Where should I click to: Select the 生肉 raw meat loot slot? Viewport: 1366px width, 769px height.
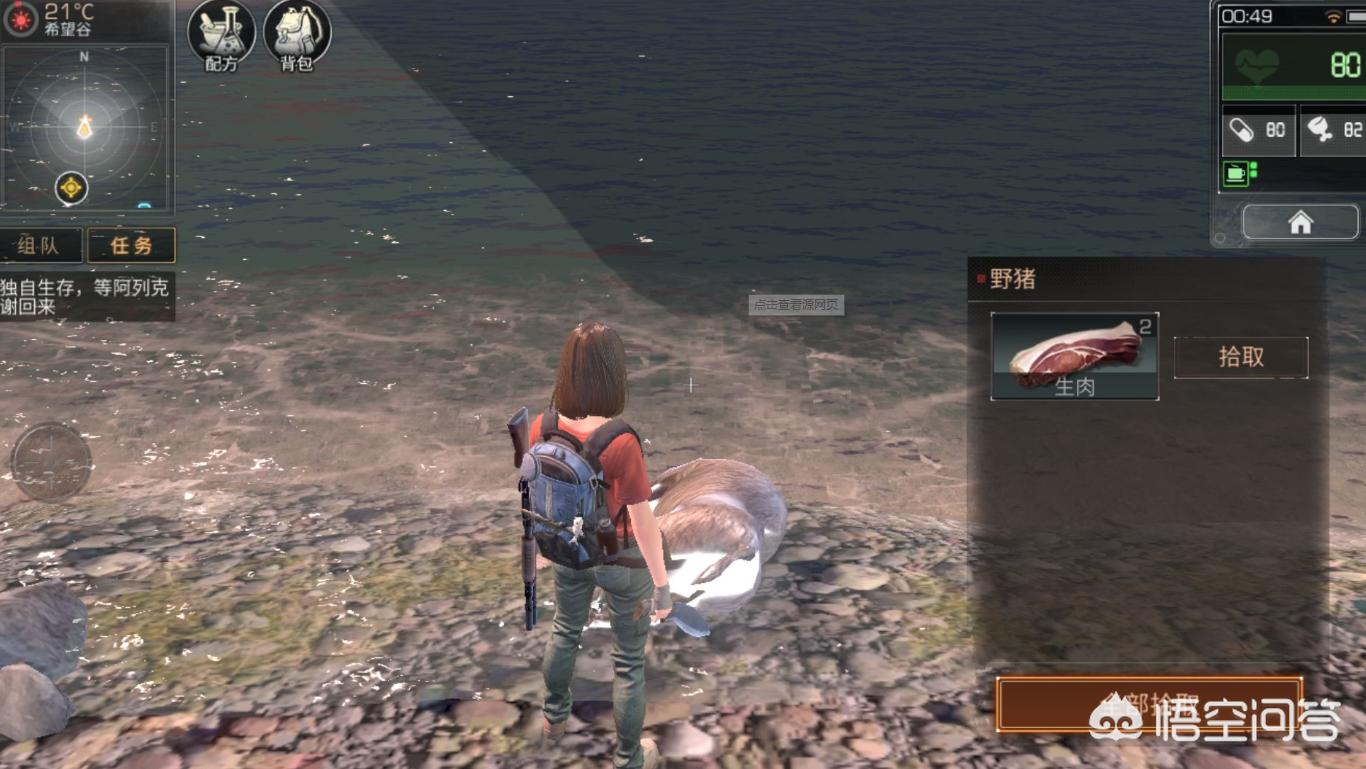[1074, 356]
